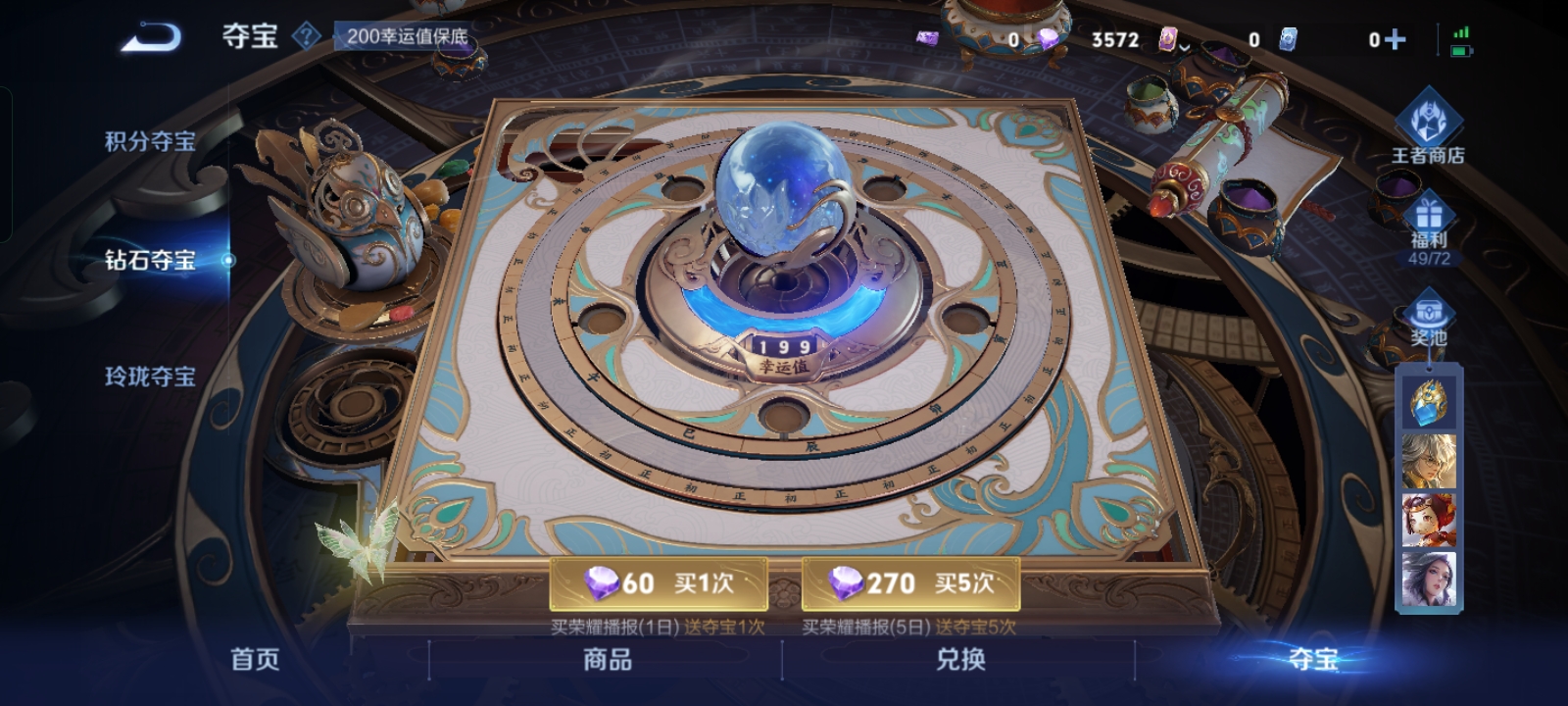The height and width of the screenshot is (706, 1568).
Task: Tap the back arrow to leave 夺宝
Action: coord(149,35)
